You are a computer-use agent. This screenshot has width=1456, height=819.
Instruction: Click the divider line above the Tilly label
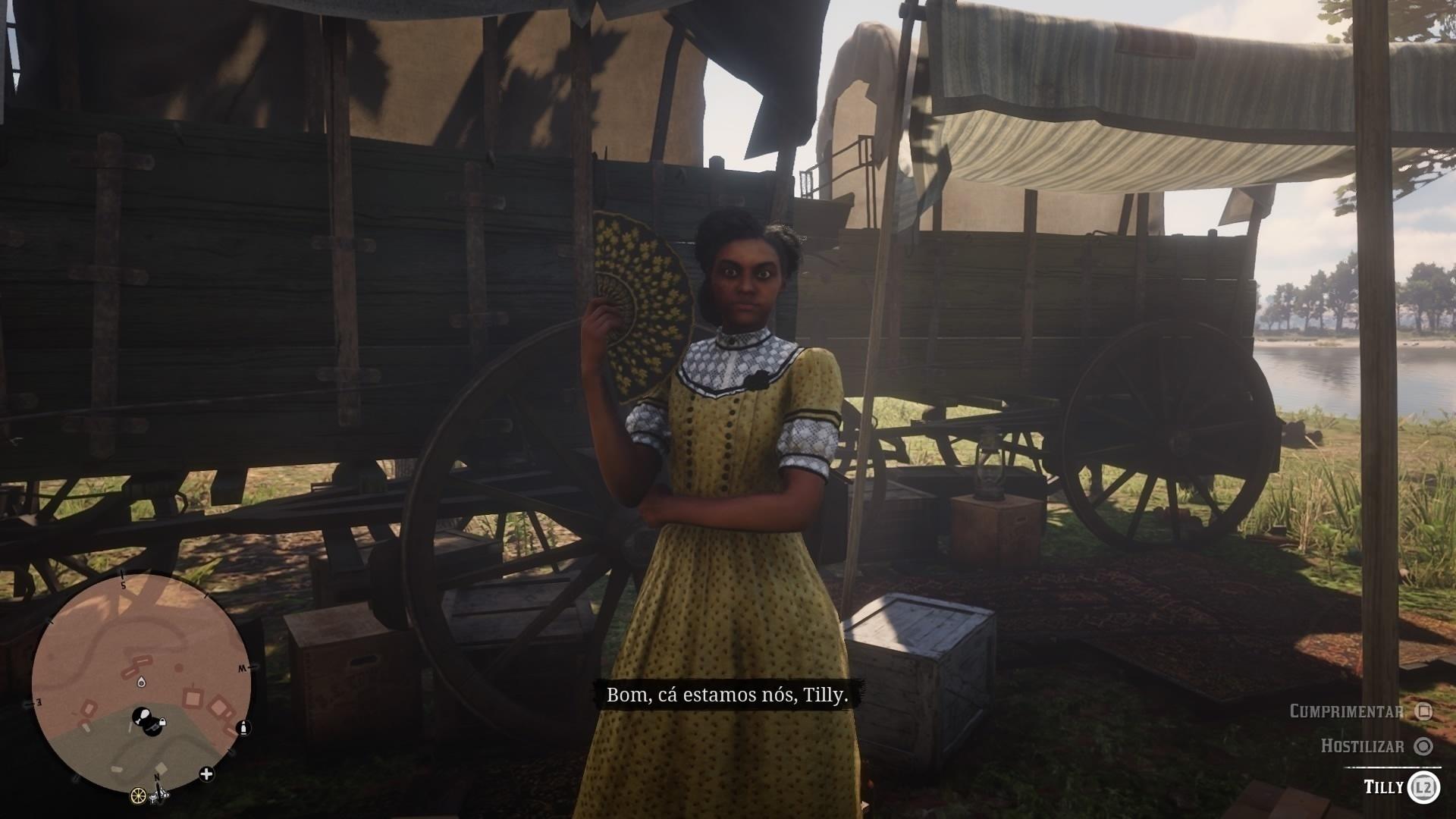pyautogui.click(x=1393, y=767)
